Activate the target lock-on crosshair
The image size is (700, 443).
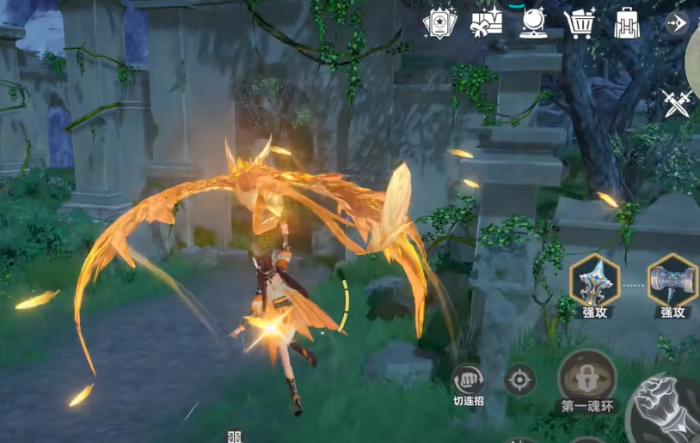[x=520, y=380]
